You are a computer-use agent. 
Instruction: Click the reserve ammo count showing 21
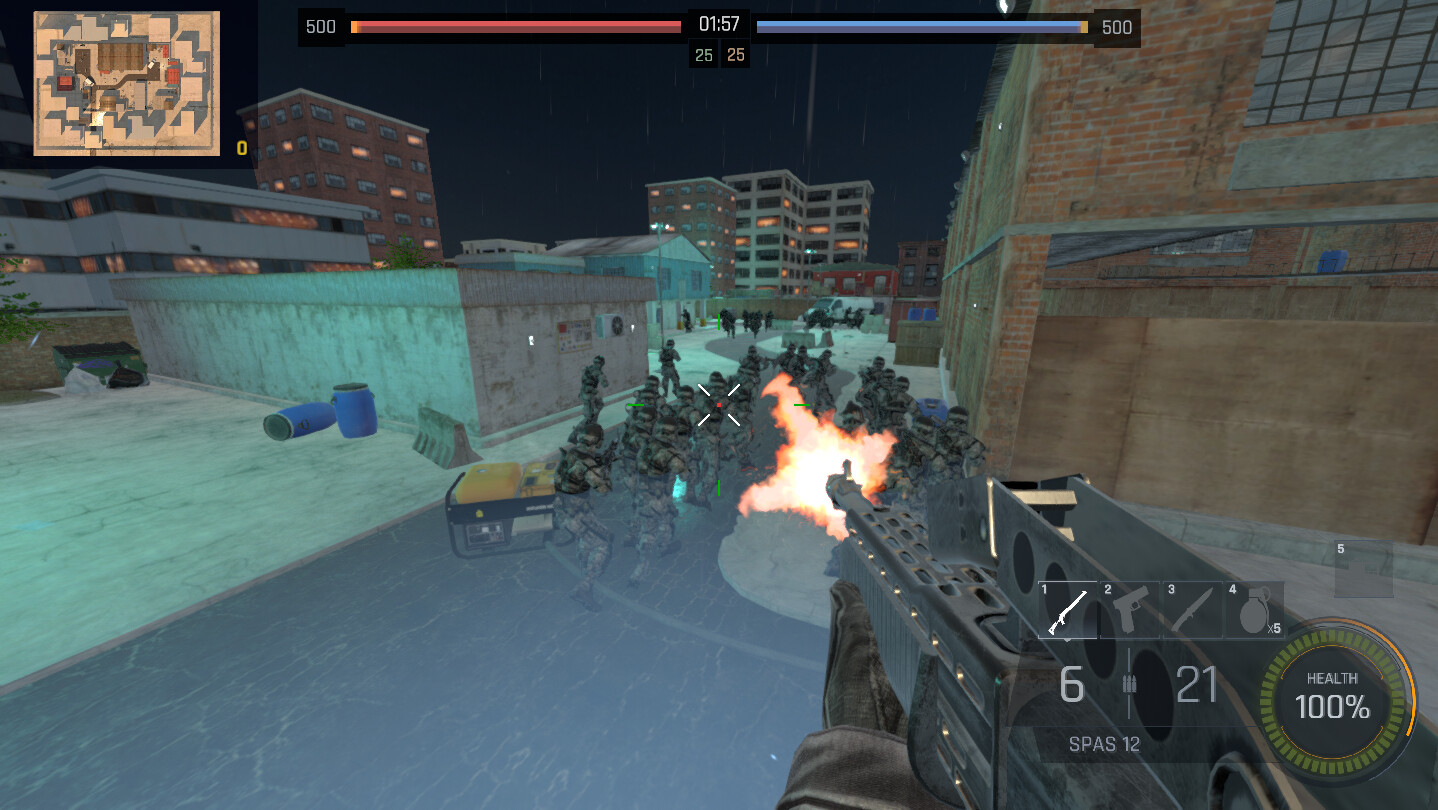point(1196,686)
